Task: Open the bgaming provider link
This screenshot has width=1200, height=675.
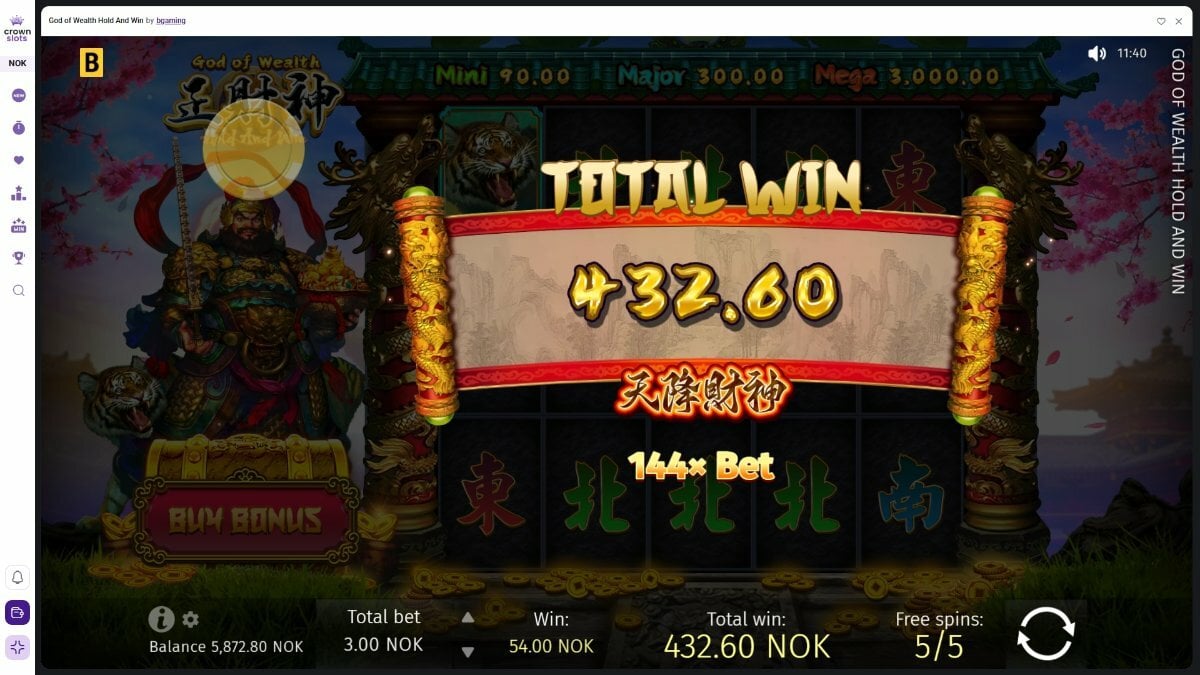Action: point(170,21)
